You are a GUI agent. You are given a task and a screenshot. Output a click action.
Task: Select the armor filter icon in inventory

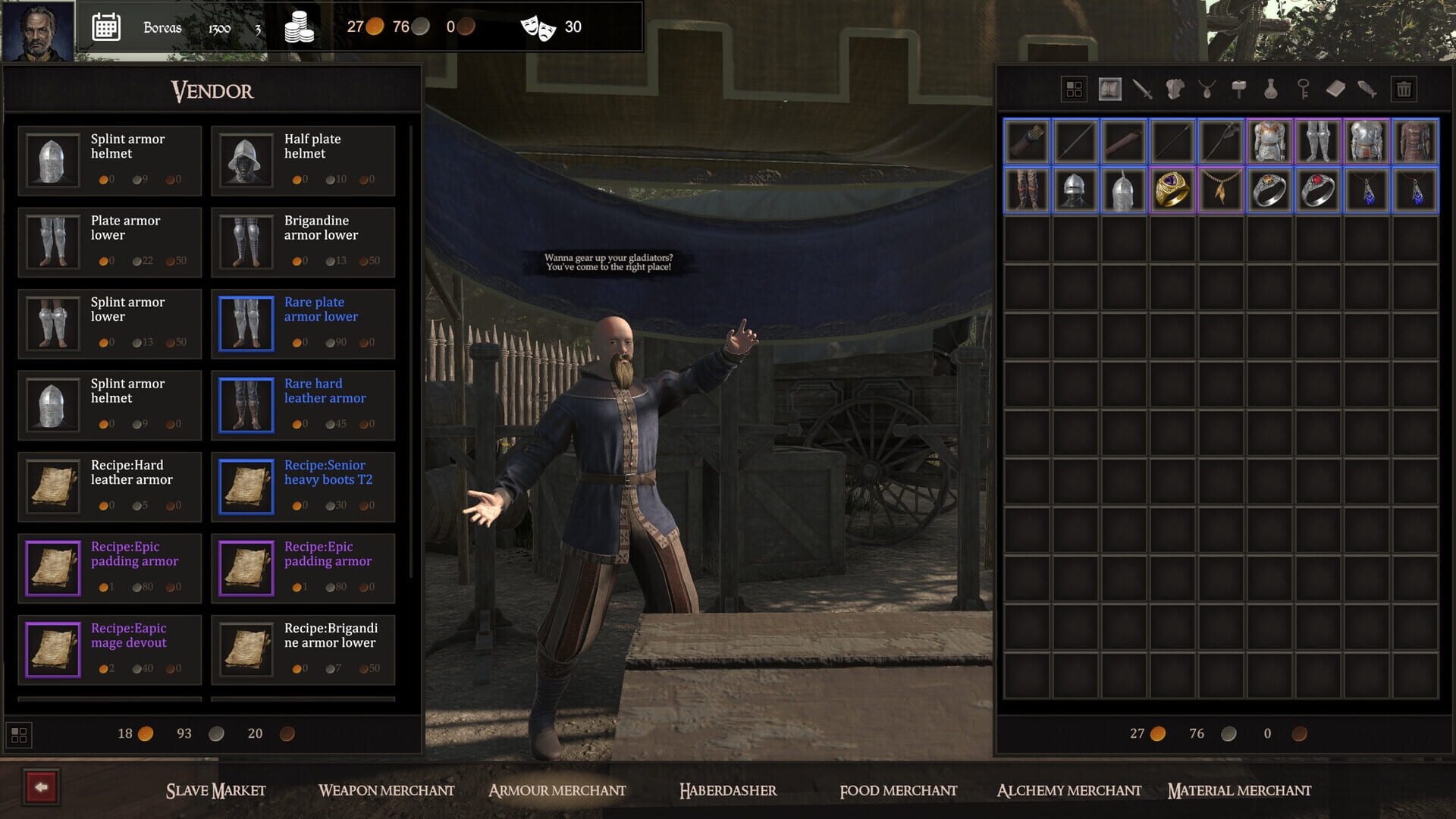click(1174, 89)
